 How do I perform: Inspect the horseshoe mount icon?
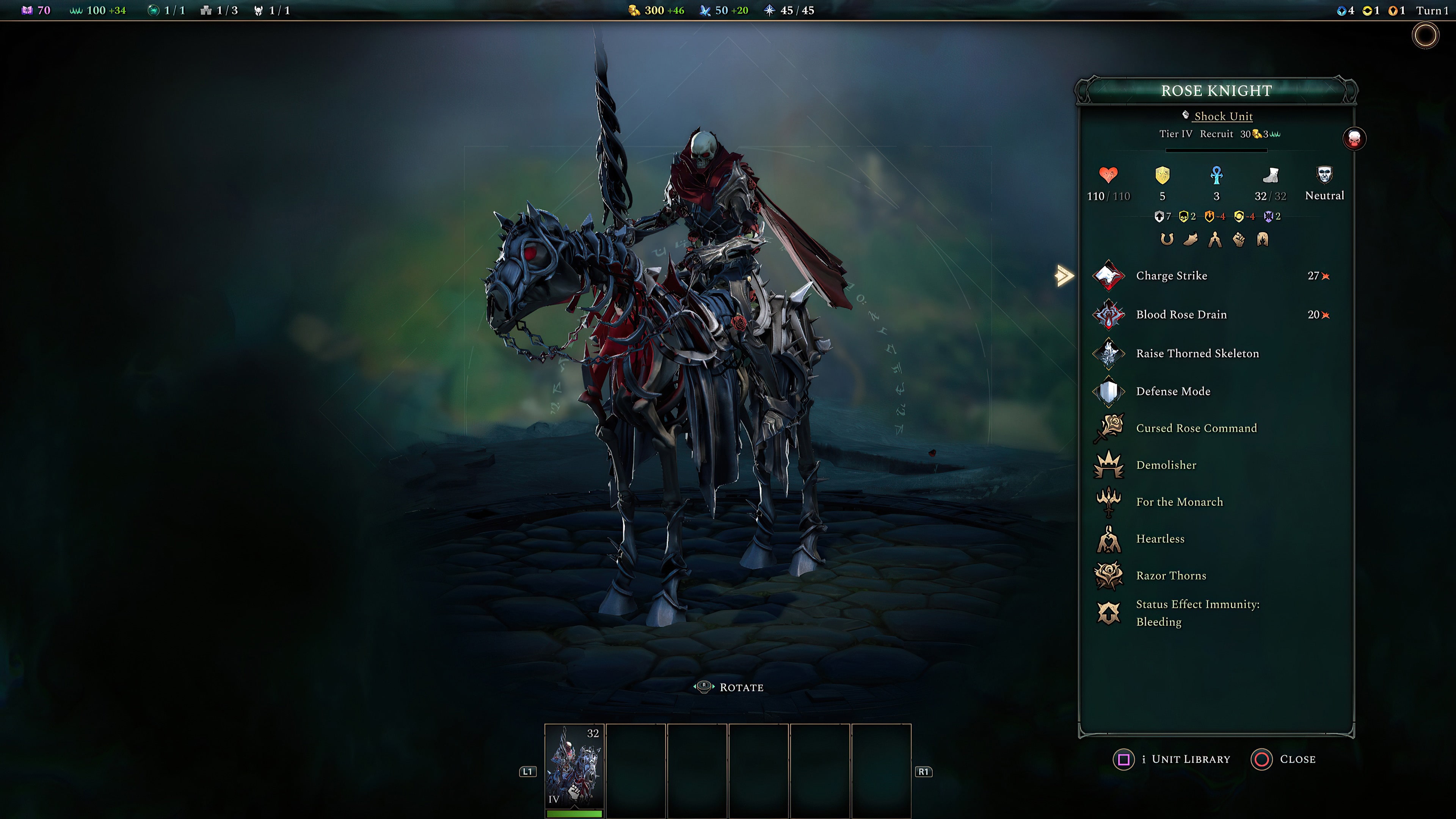(x=1167, y=239)
